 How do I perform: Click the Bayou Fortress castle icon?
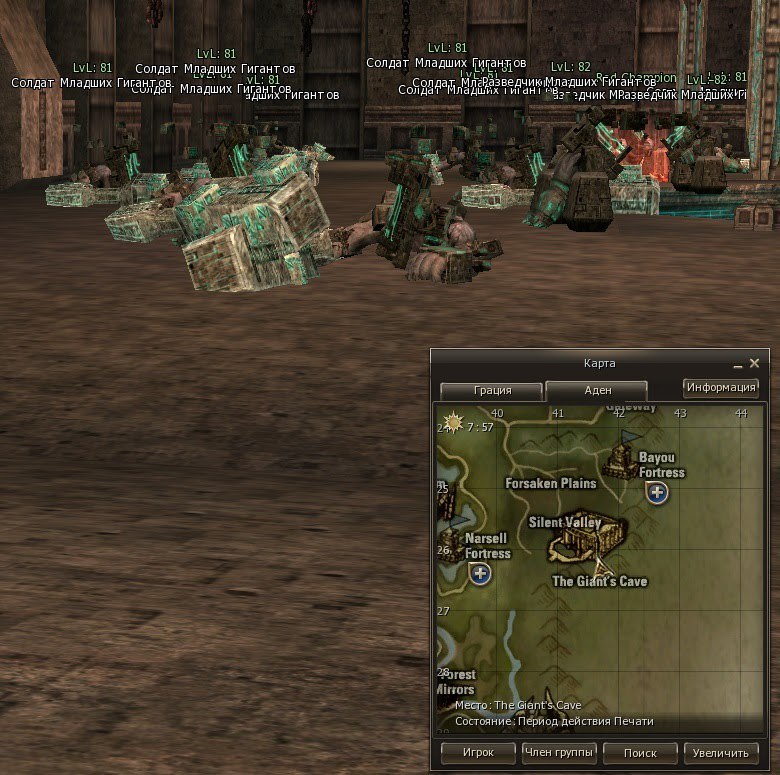click(622, 461)
